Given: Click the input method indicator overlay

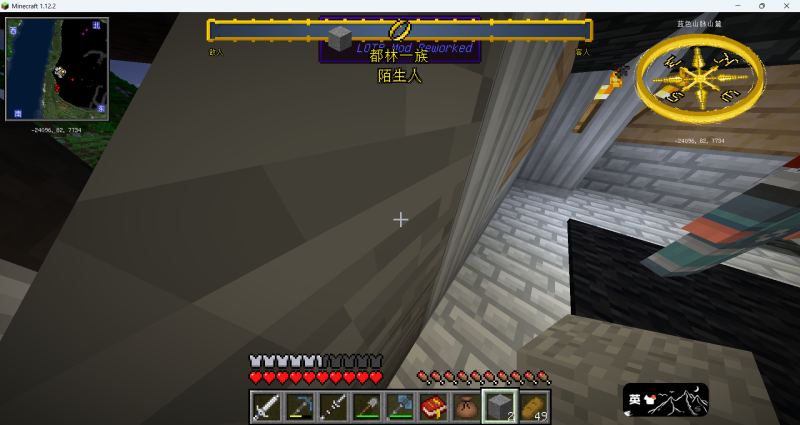Looking at the screenshot, I should (665, 400).
